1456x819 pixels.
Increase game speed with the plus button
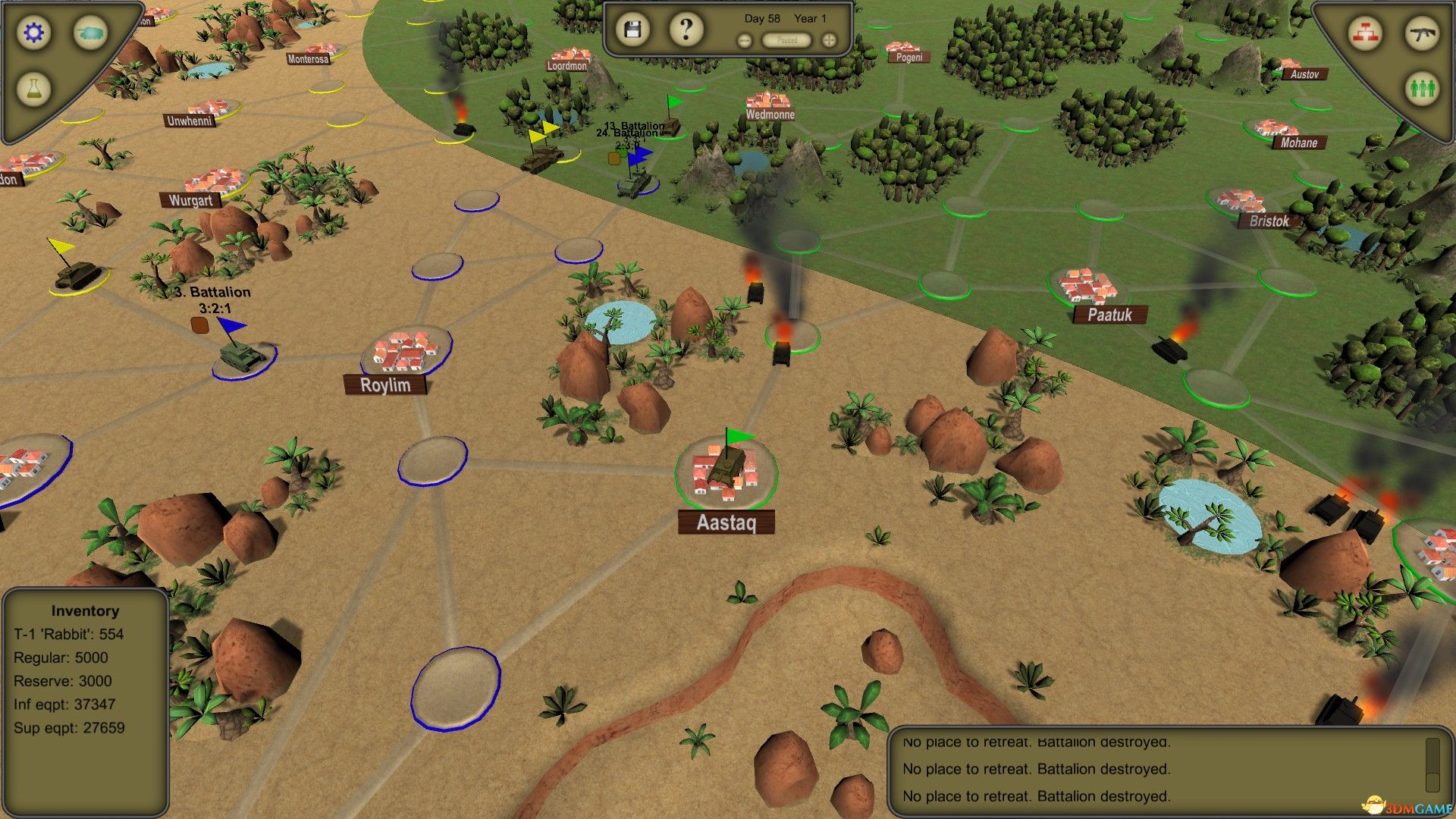coord(829,39)
